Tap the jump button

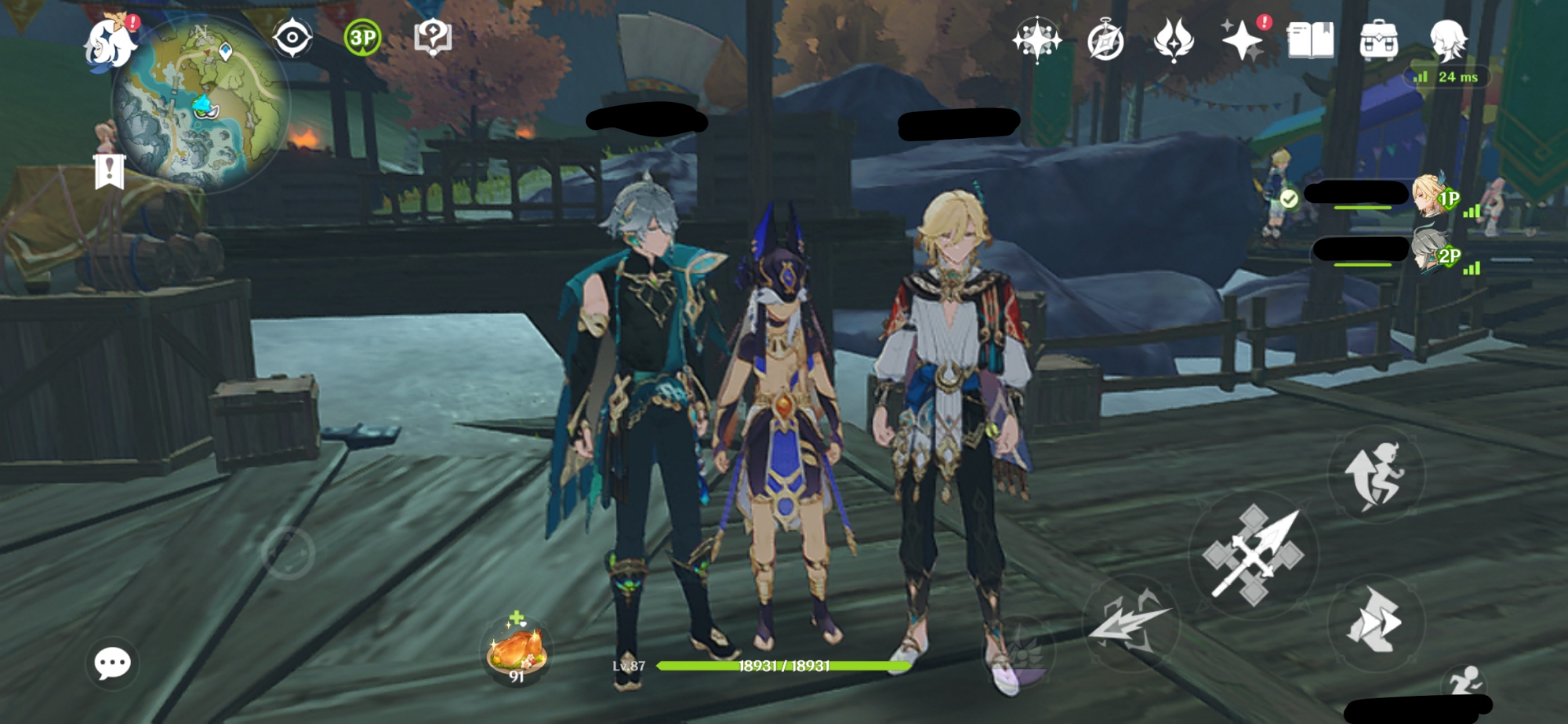click(x=1375, y=475)
